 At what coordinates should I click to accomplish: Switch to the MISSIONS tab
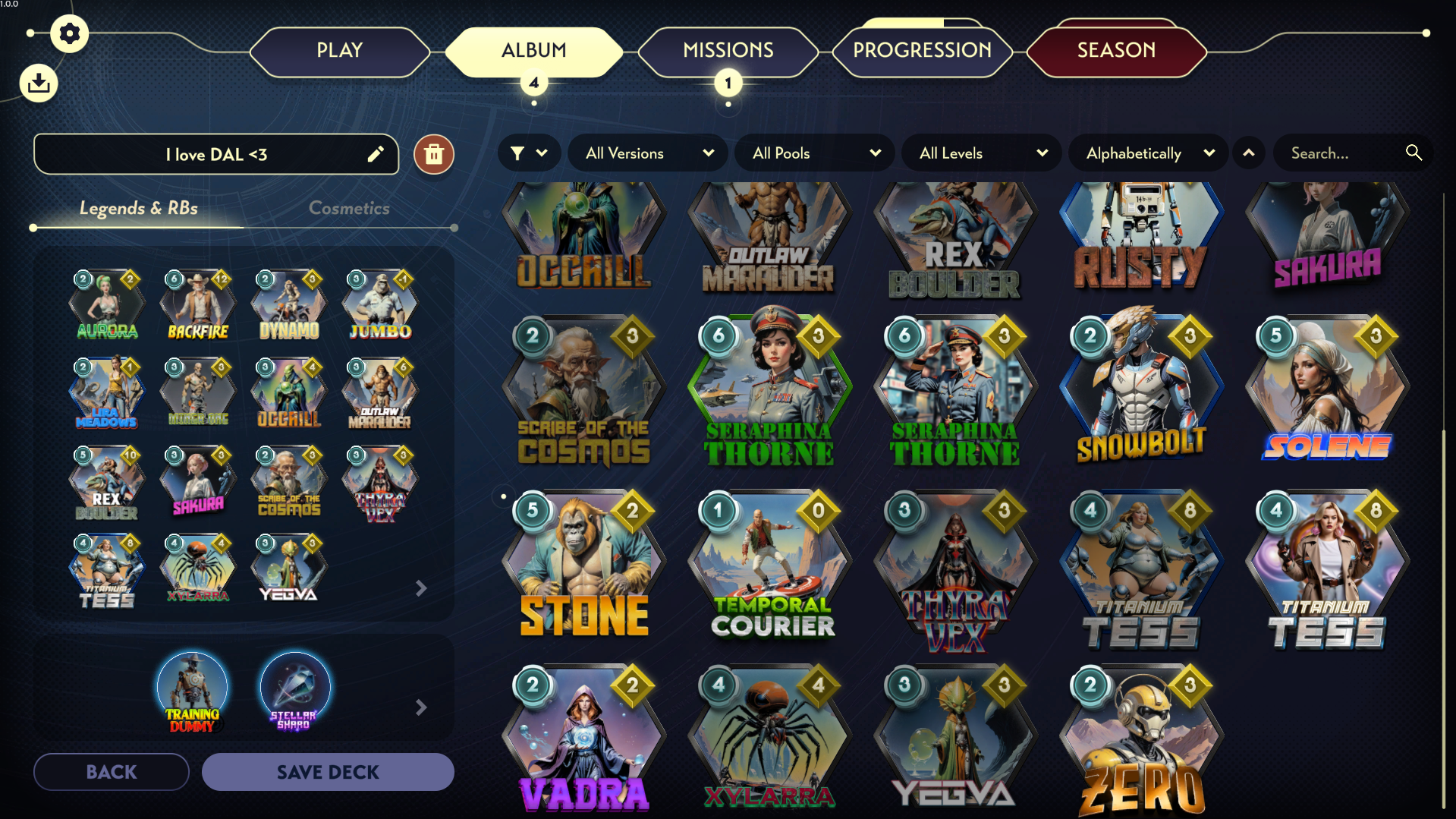(728, 51)
